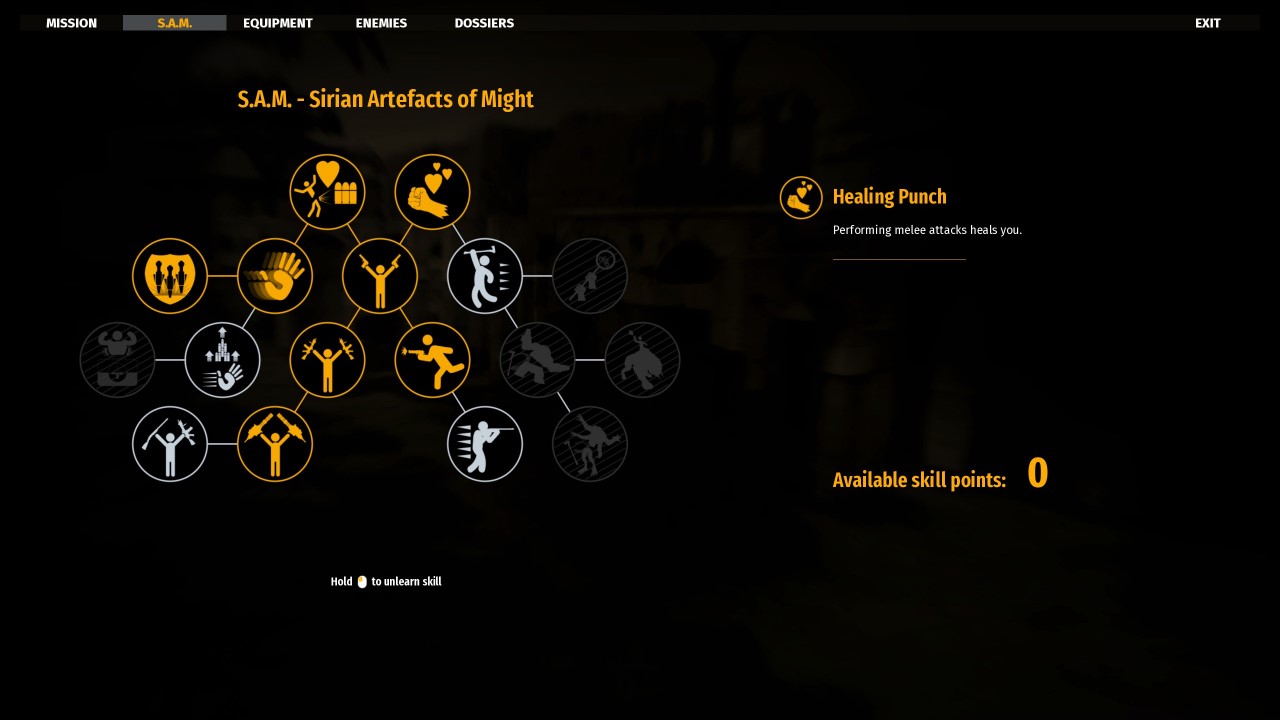Select the fast hands reload skill
Viewport: 1280px width, 720px height.
pyautogui.click(x=275, y=276)
